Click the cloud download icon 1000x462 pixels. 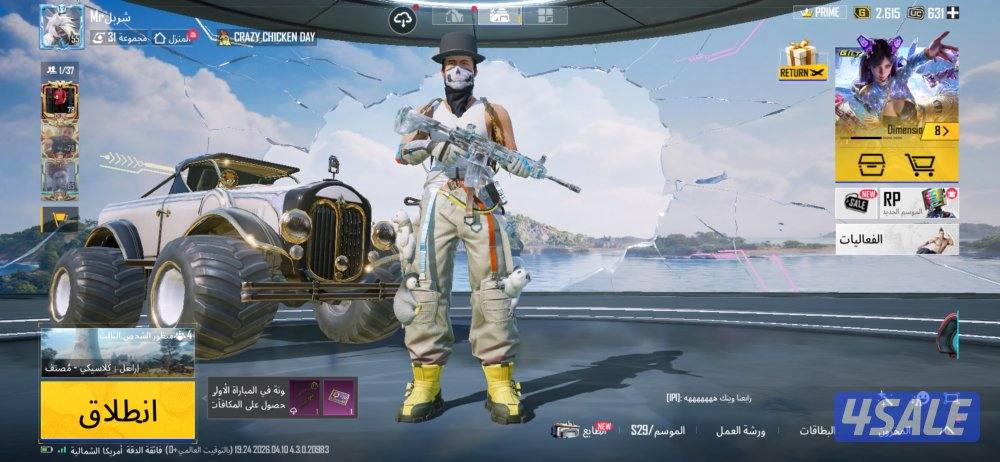tap(403, 18)
